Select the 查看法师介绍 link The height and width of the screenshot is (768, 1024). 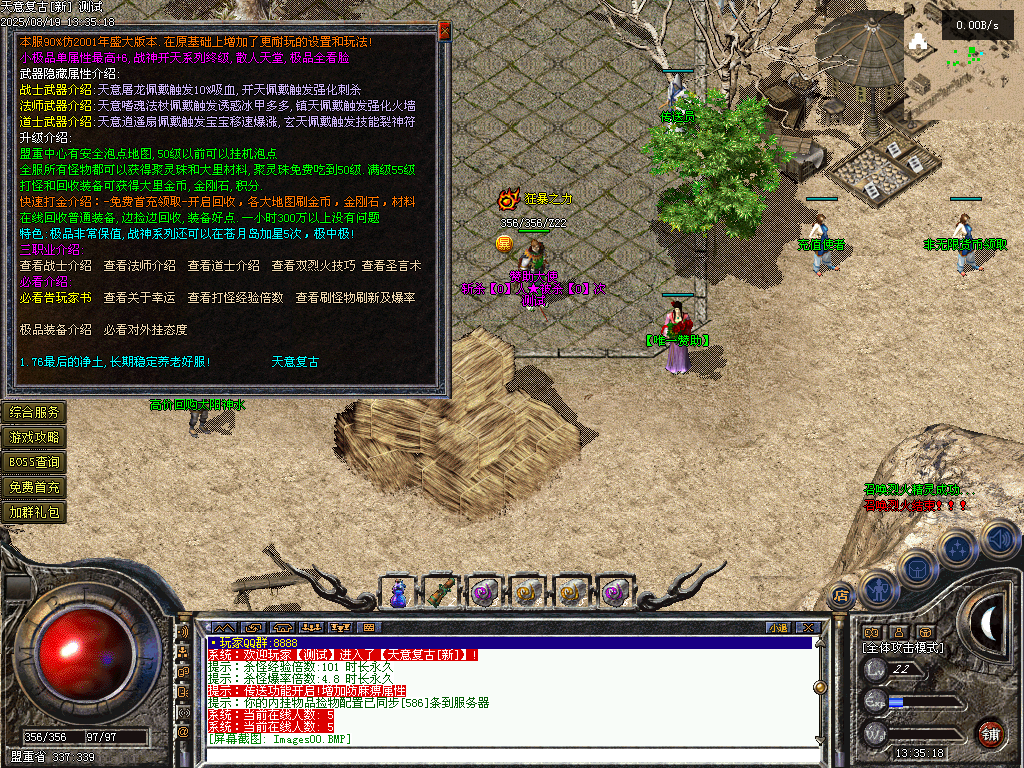pos(140,266)
